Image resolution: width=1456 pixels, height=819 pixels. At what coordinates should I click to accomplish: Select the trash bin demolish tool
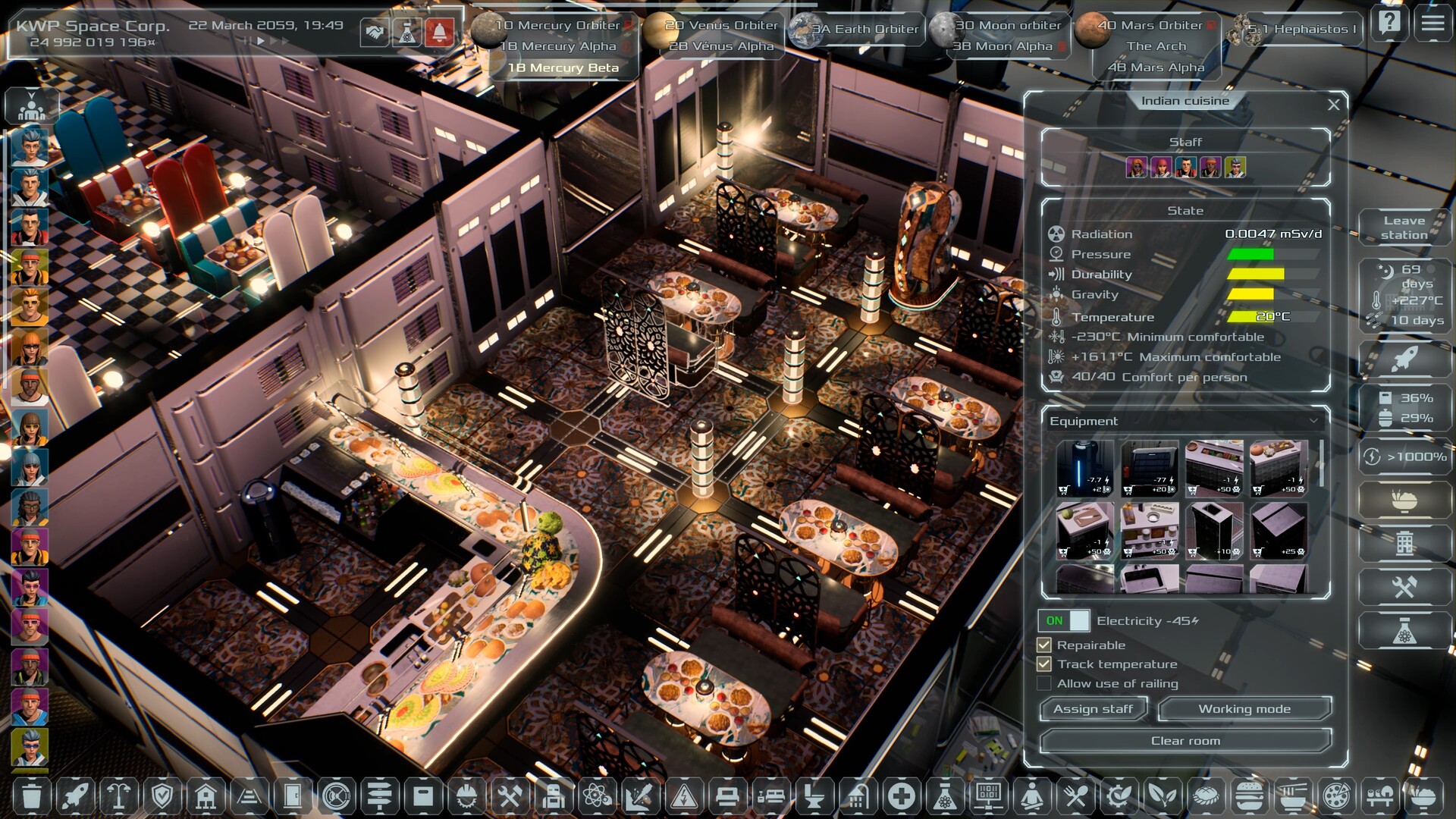click(x=31, y=796)
